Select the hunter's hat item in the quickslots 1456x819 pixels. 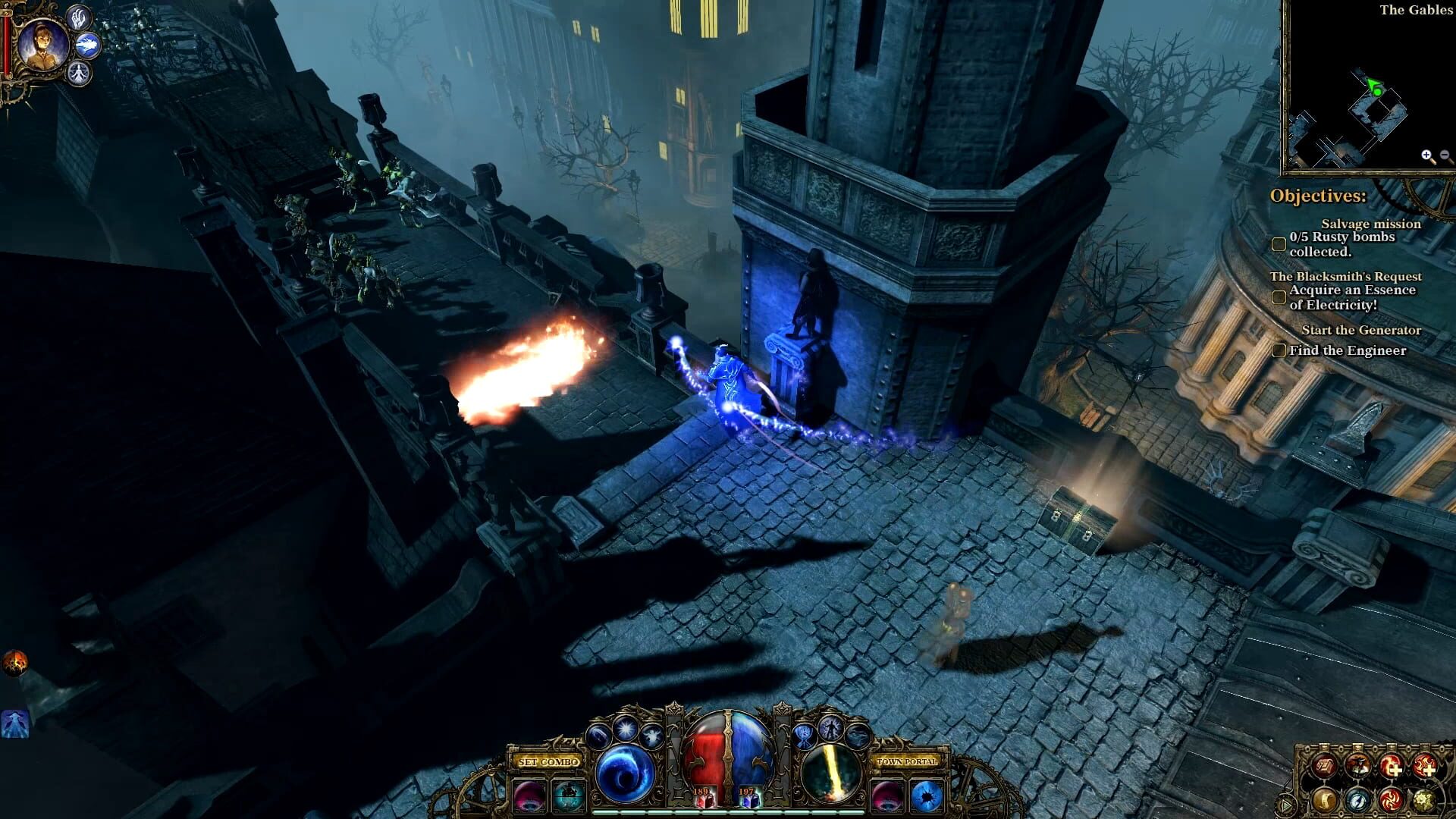1358,767
